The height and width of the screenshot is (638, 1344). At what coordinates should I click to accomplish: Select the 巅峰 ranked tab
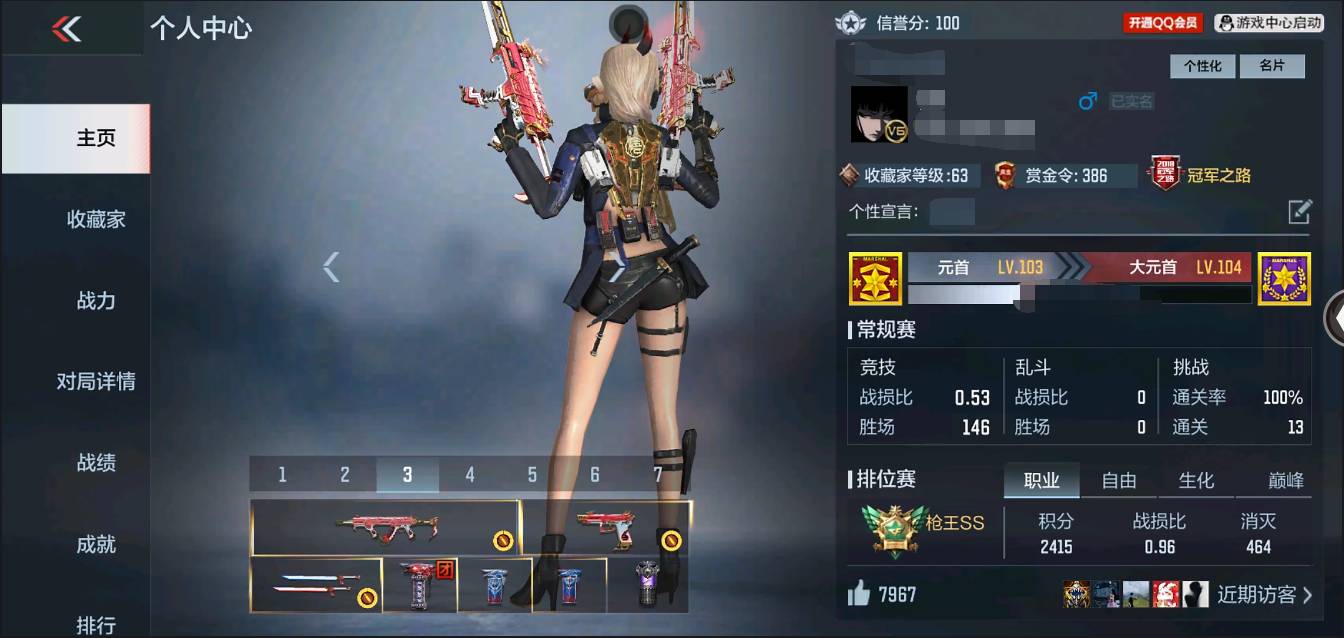(x=1286, y=481)
